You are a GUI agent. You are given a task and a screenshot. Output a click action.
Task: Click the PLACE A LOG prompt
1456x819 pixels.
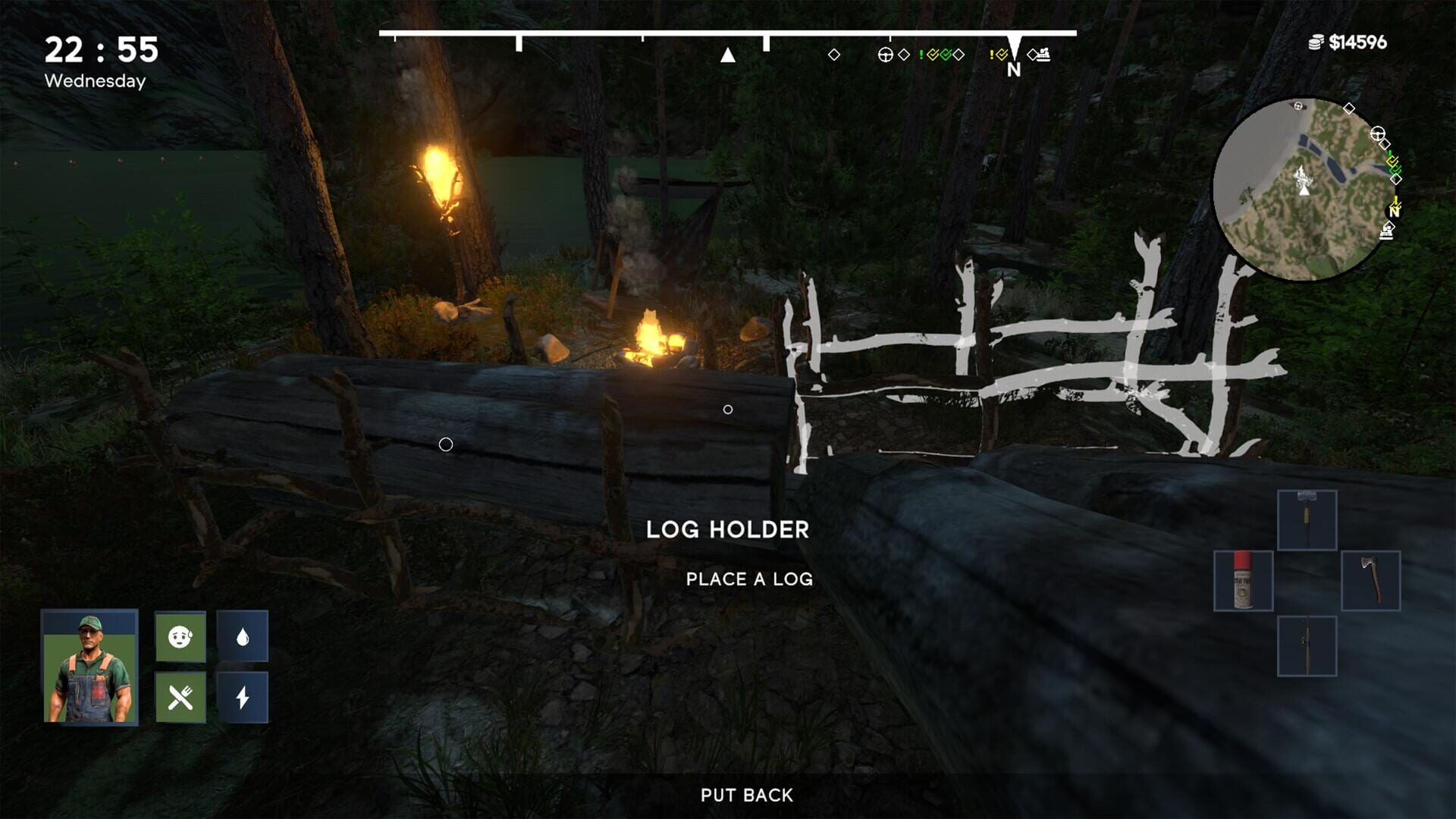click(748, 579)
